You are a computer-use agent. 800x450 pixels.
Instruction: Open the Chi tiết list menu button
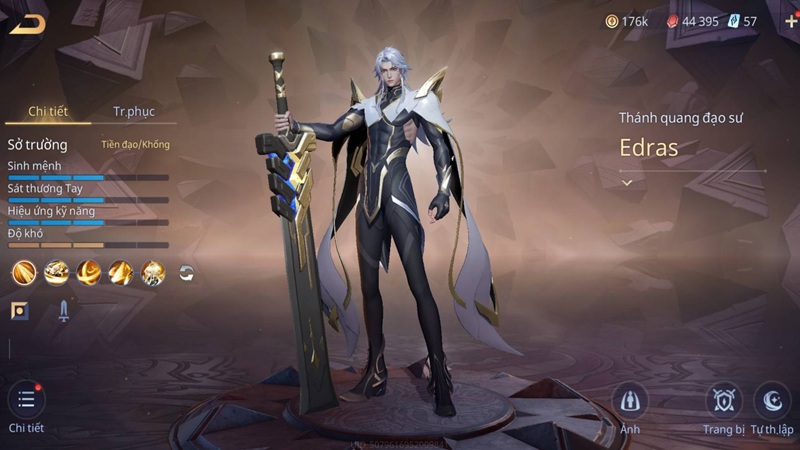[26, 401]
